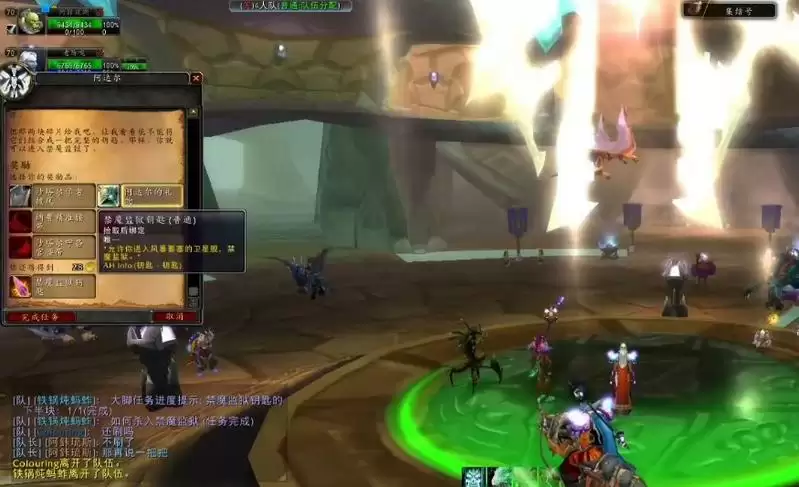Close the quest window with the red X
799x487 pixels.
coord(196,78)
